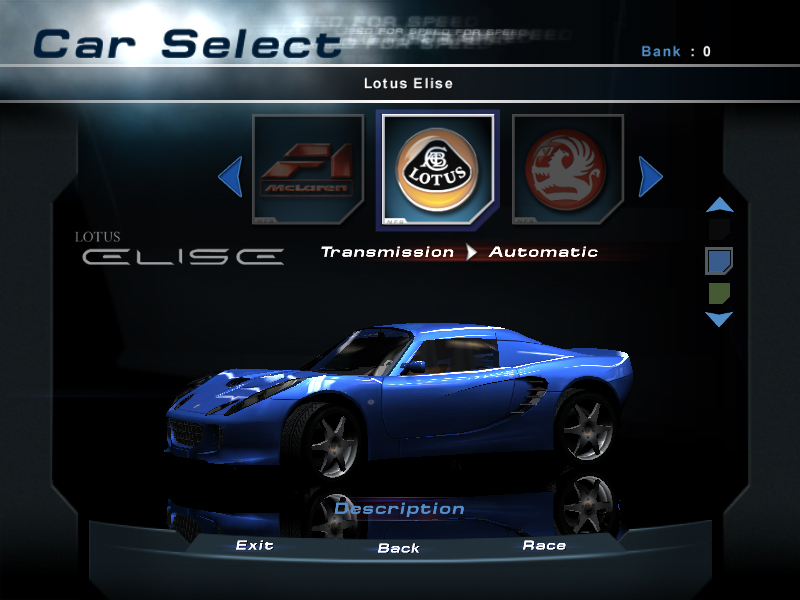Viewport: 800px width, 600px height.
Task: Show the previous car with the left arrow
Action: (x=231, y=178)
